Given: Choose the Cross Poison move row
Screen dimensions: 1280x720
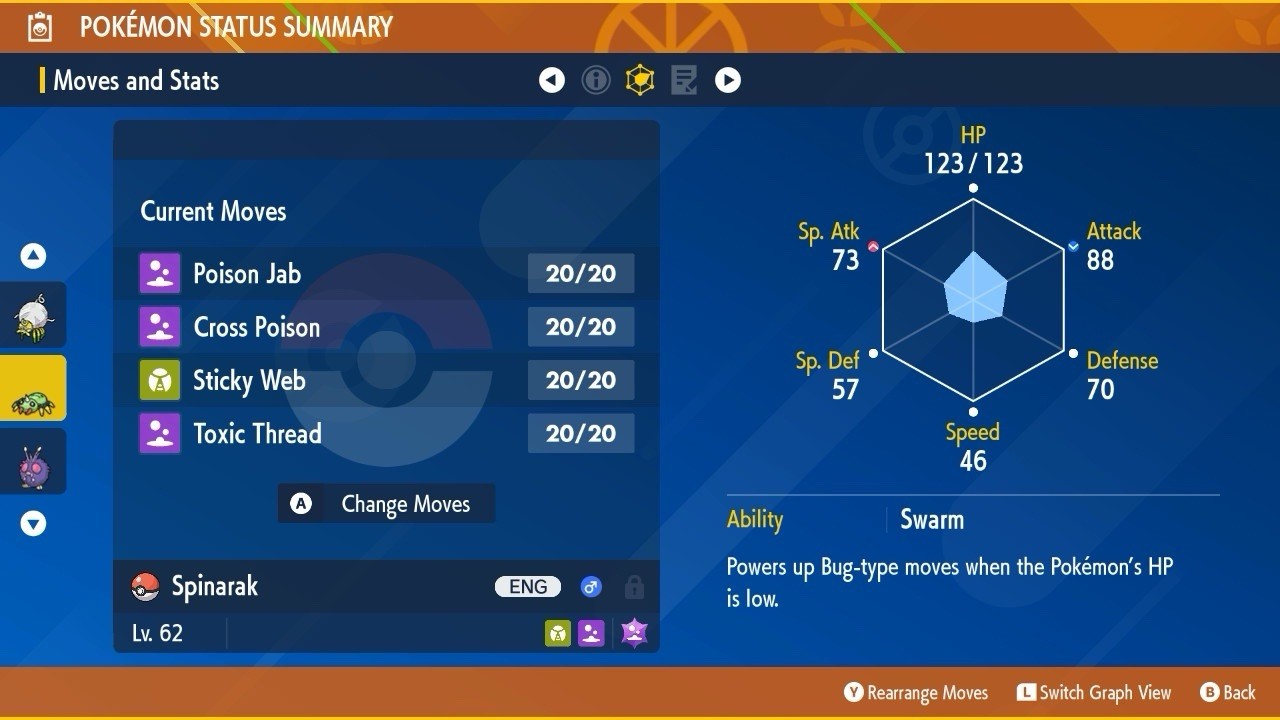Looking at the screenshot, I should [x=385, y=327].
